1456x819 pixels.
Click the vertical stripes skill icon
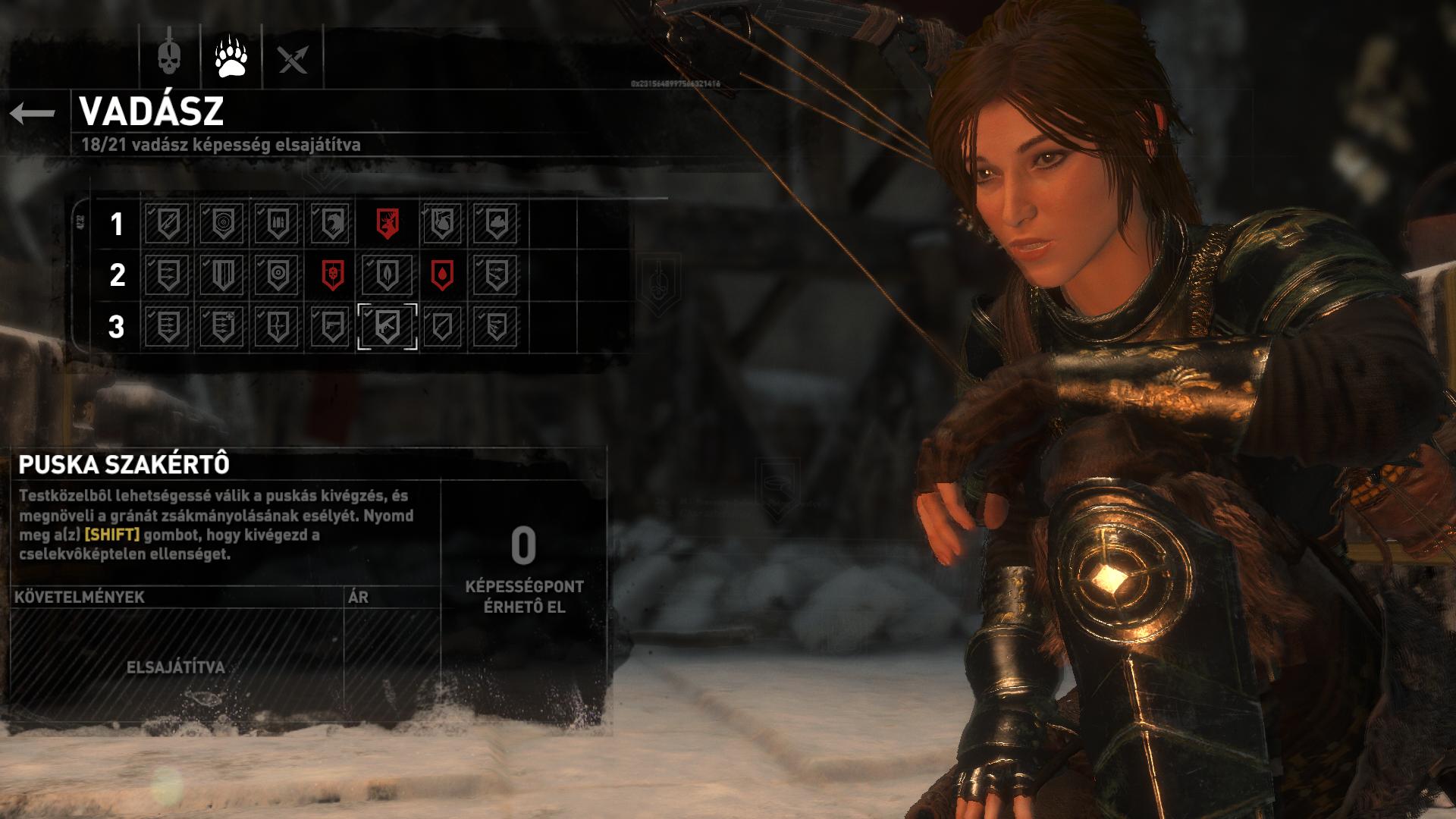click(222, 275)
